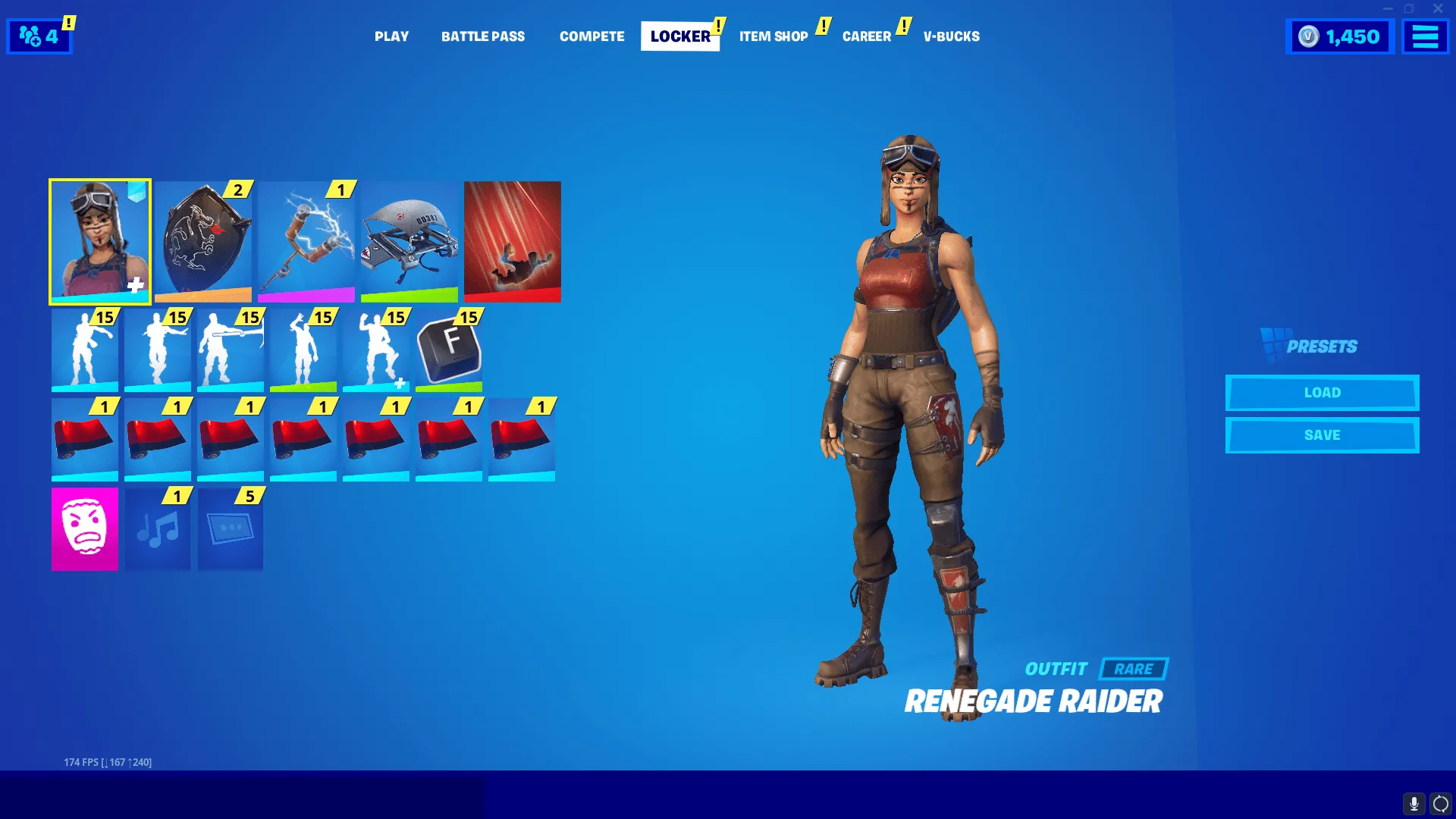Open the Battle Pass tab
Viewport: 1456px width, 819px height.
[x=483, y=36]
